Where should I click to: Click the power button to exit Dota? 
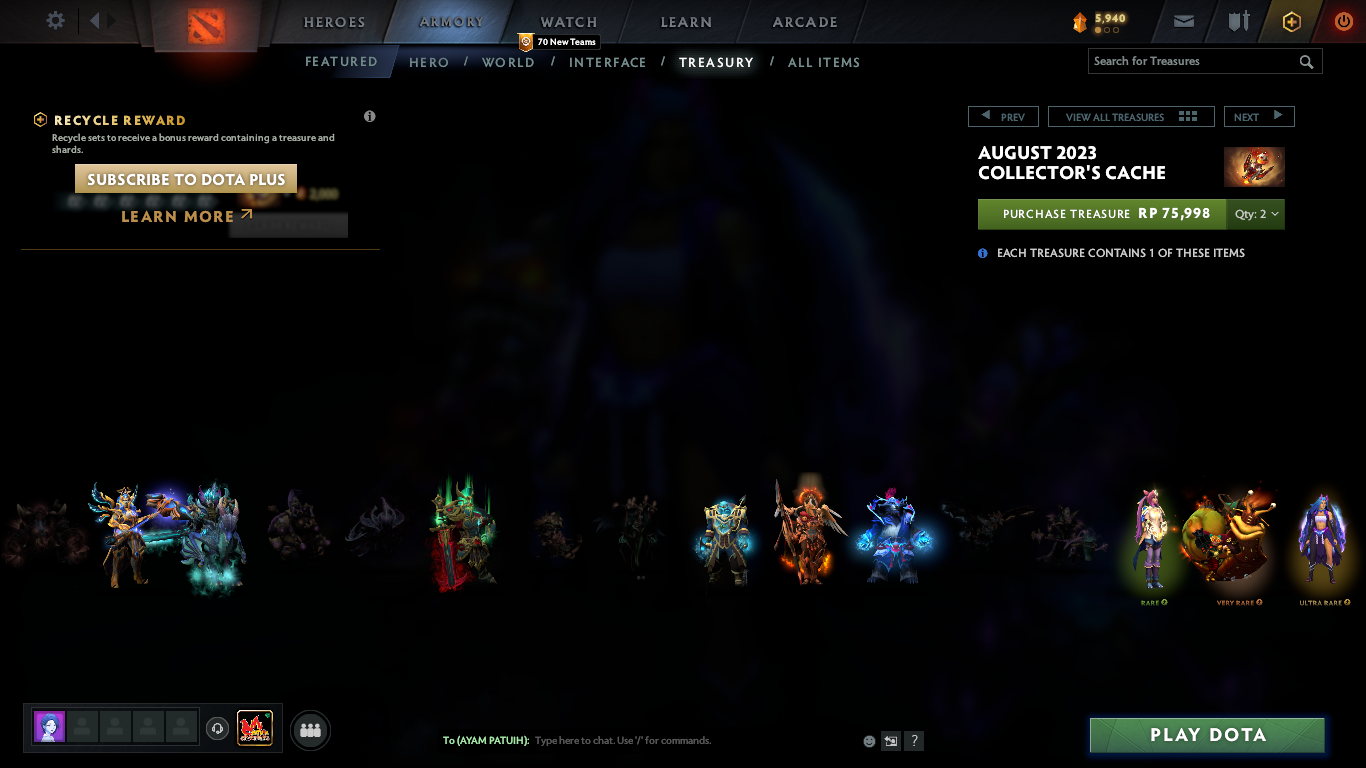coord(1343,20)
